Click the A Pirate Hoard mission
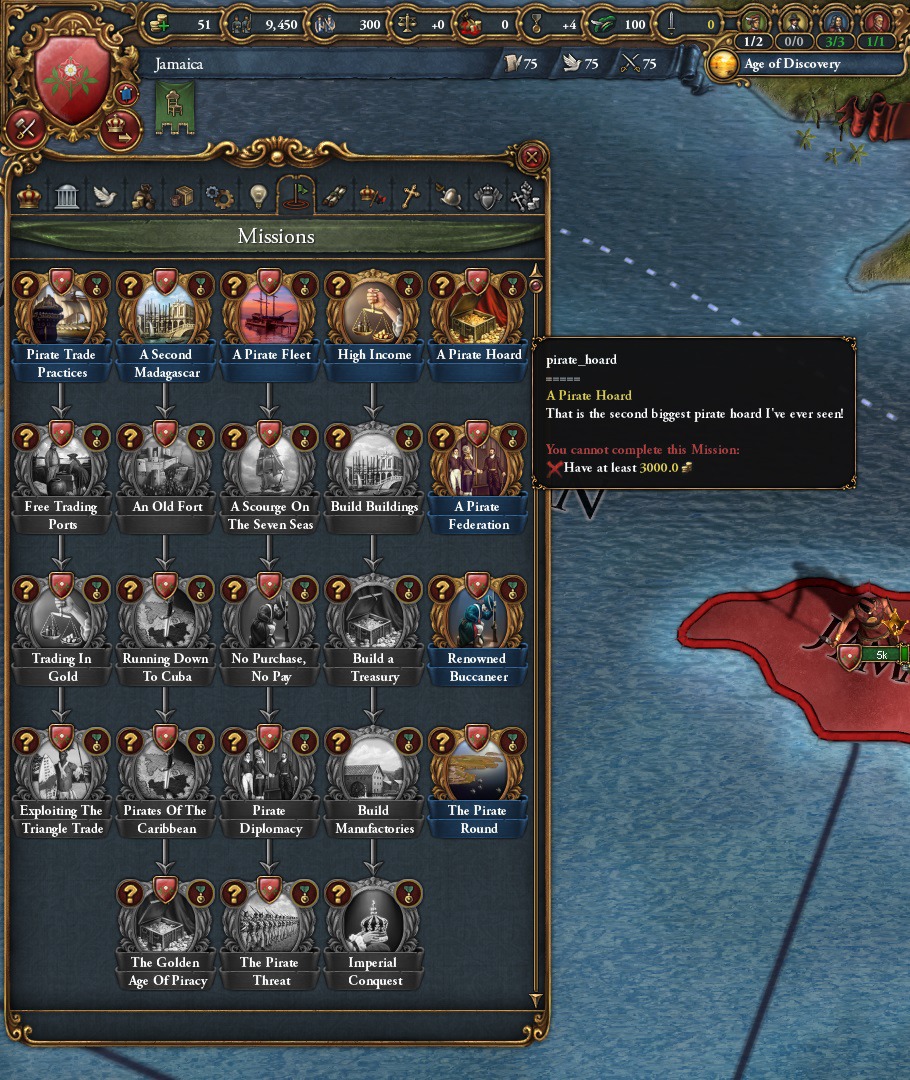910x1080 pixels. click(x=478, y=316)
